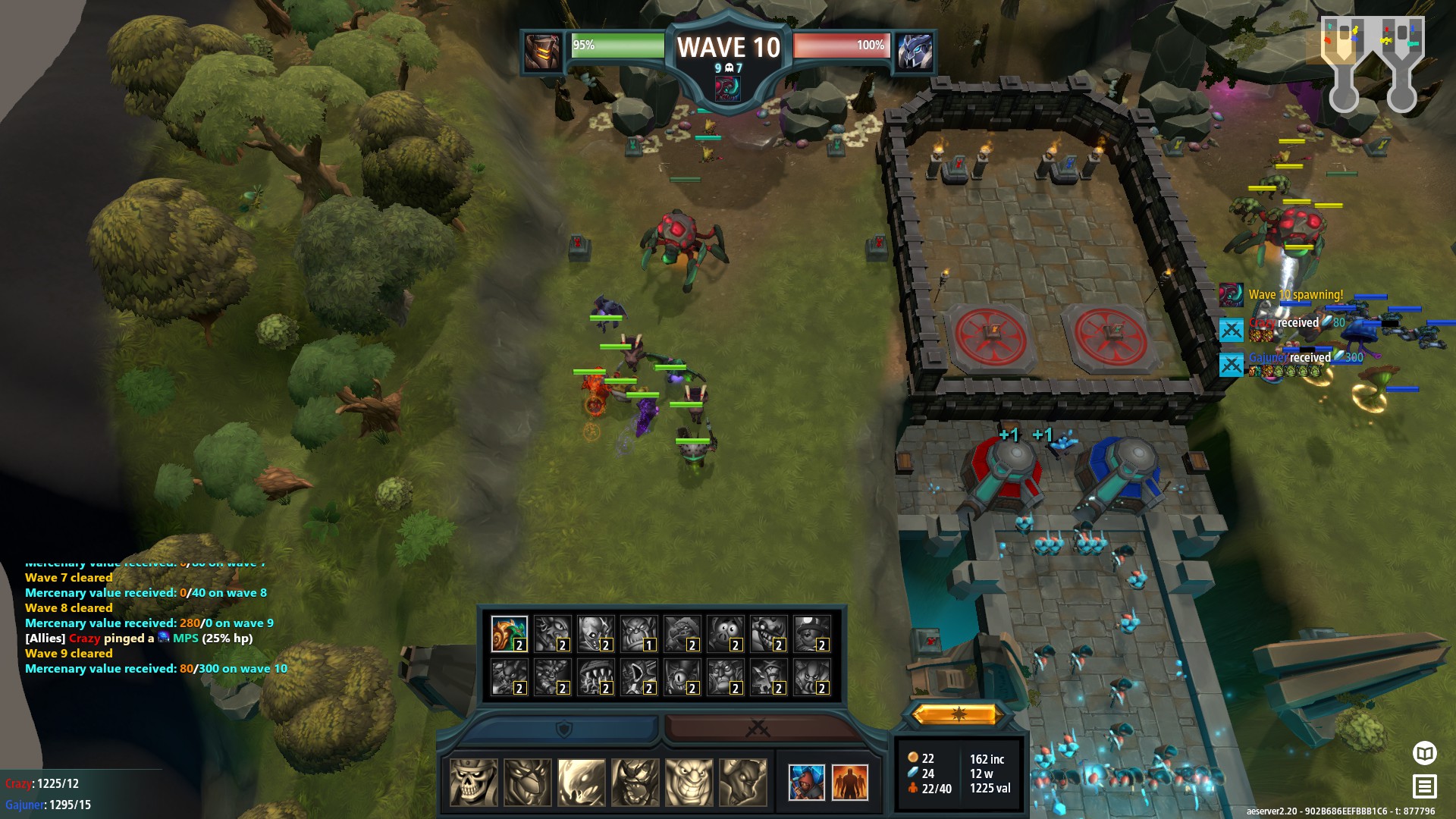The height and width of the screenshot is (819, 1456).
Task: Open the book guide icon
Action: pyautogui.click(x=1425, y=753)
